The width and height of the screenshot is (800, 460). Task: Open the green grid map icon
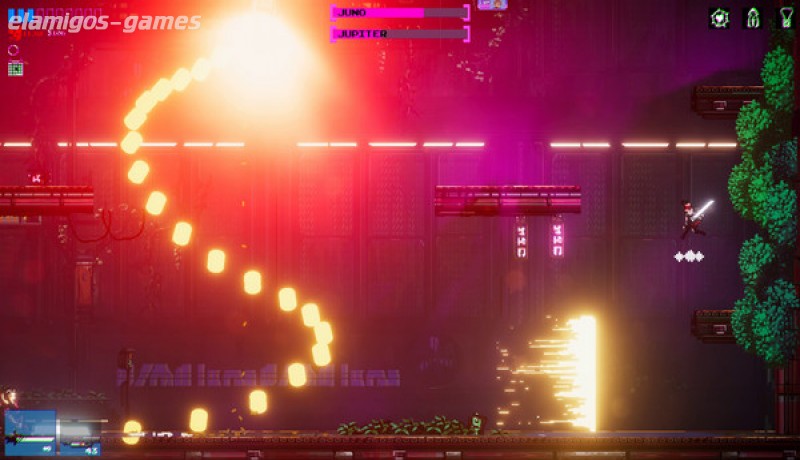[x=15, y=69]
